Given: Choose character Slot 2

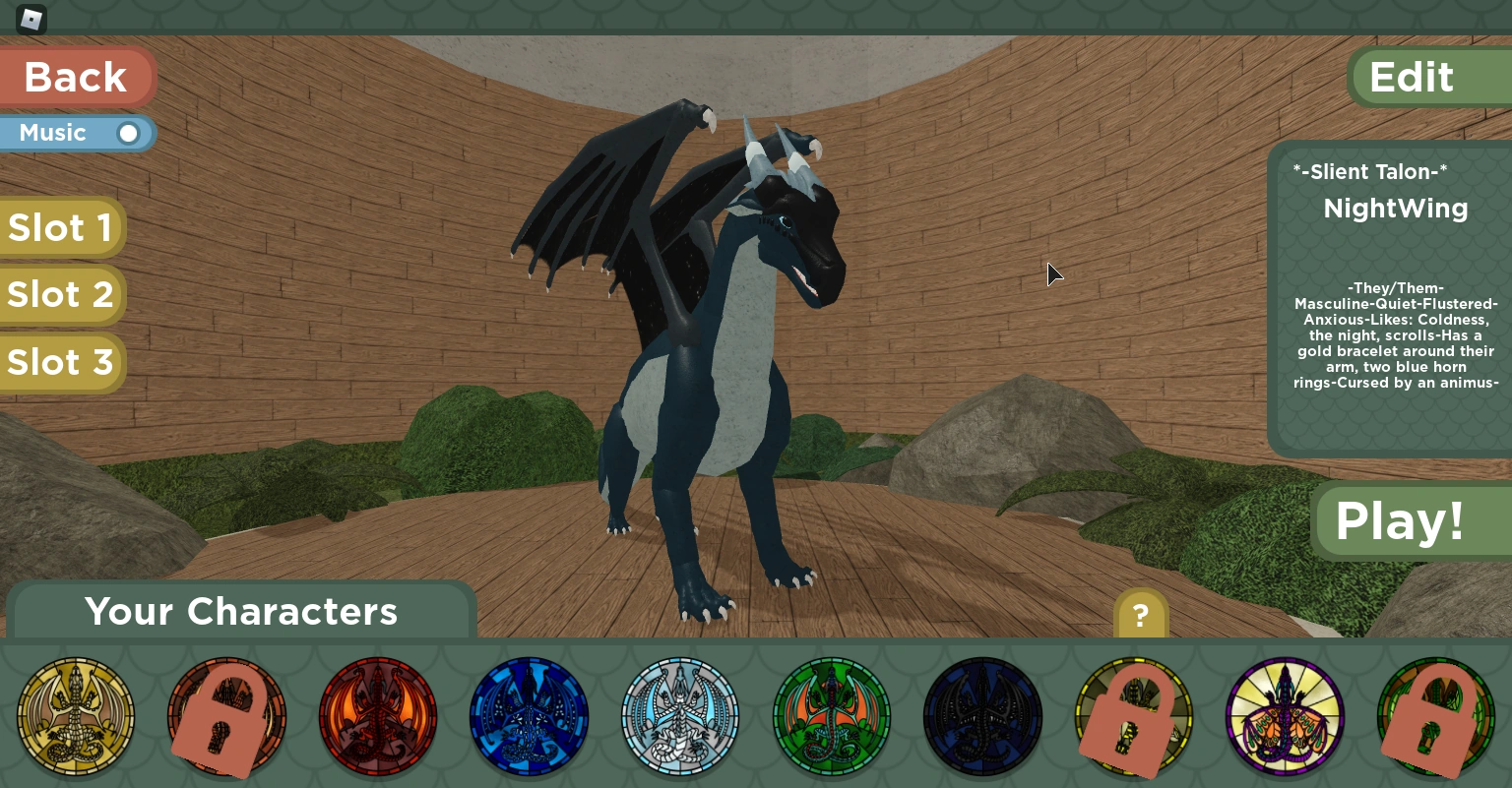Looking at the screenshot, I should click(x=61, y=294).
